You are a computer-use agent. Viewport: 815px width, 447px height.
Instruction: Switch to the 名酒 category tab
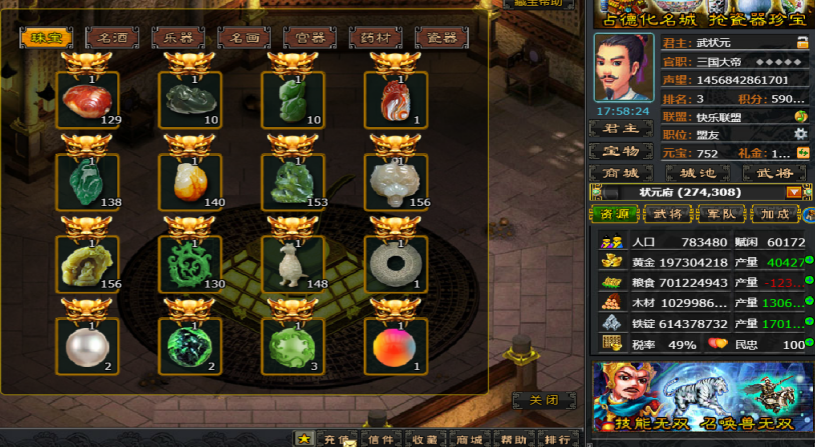(112, 38)
